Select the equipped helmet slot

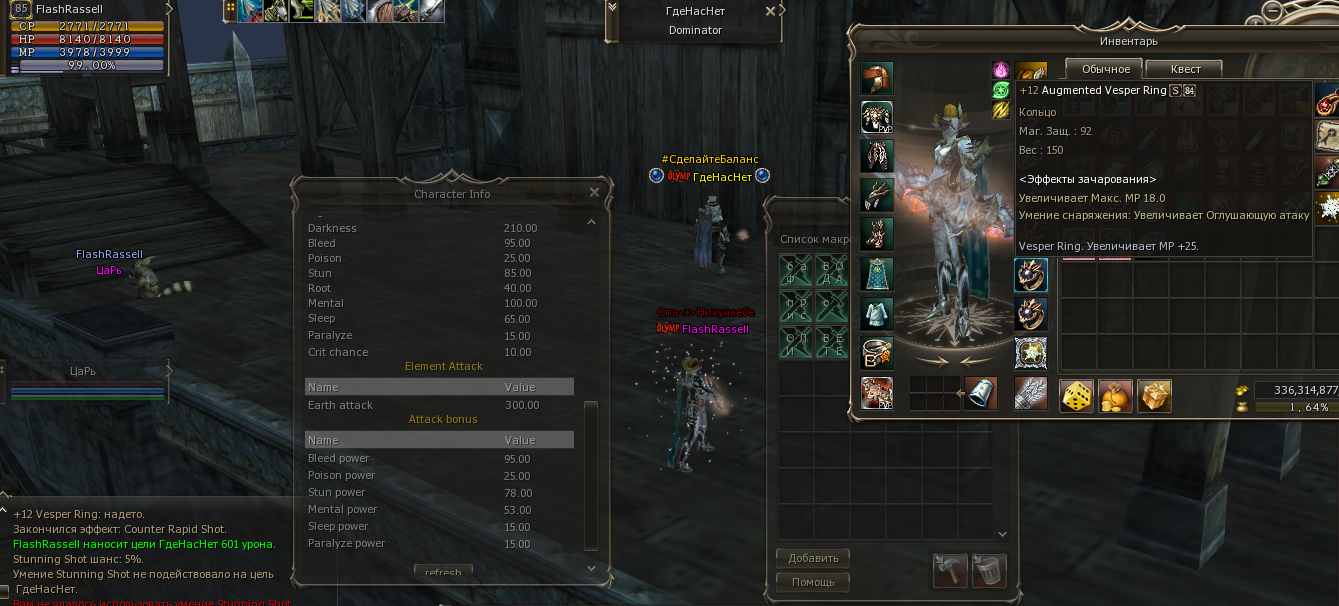(x=877, y=79)
